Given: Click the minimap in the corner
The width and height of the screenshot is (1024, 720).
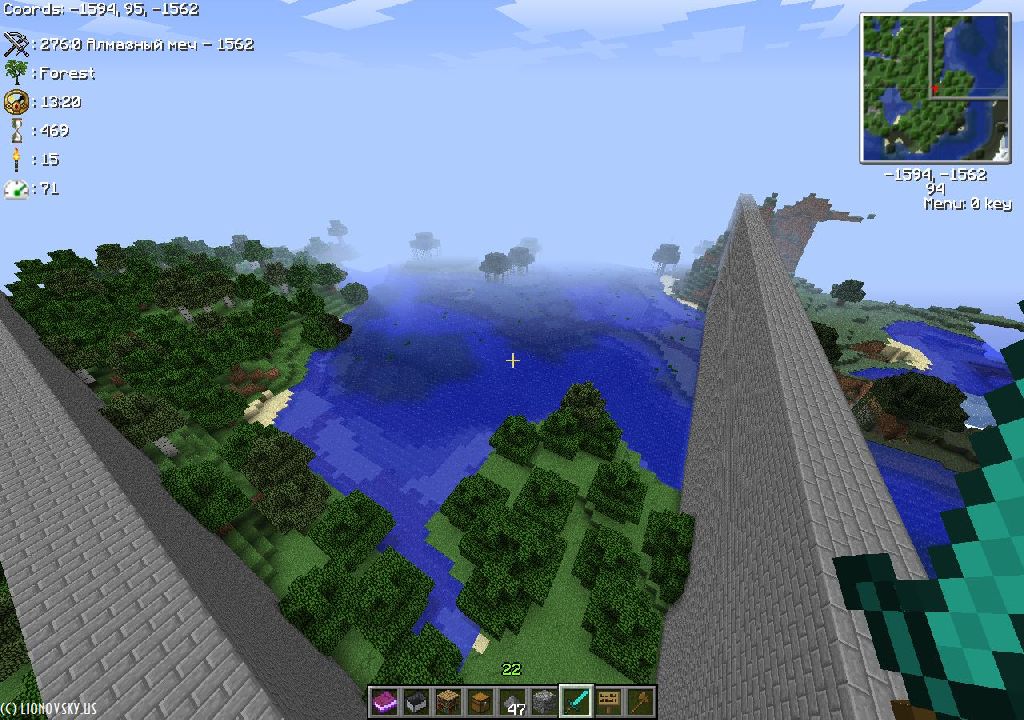Looking at the screenshot, I should point(934,88).
